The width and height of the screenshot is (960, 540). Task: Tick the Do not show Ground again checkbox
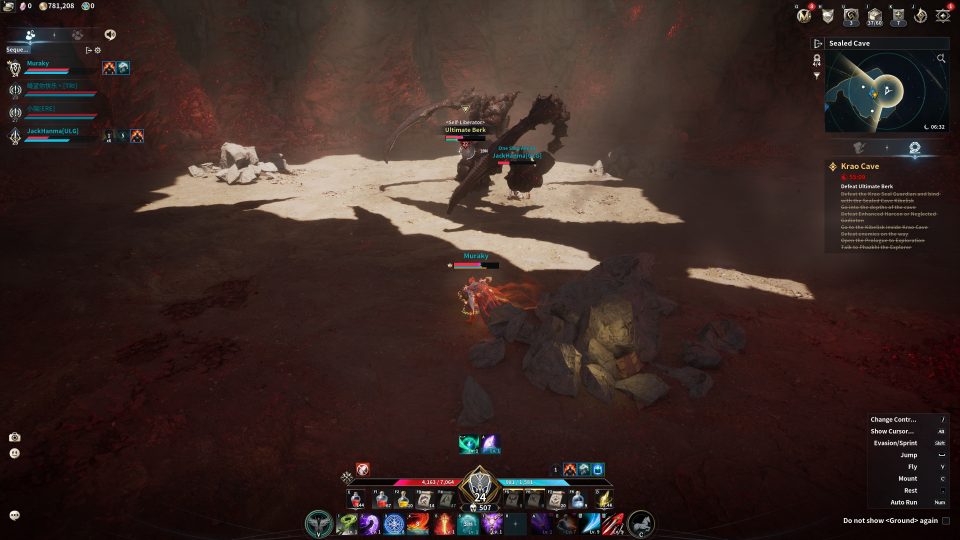(x=946, y=520)
